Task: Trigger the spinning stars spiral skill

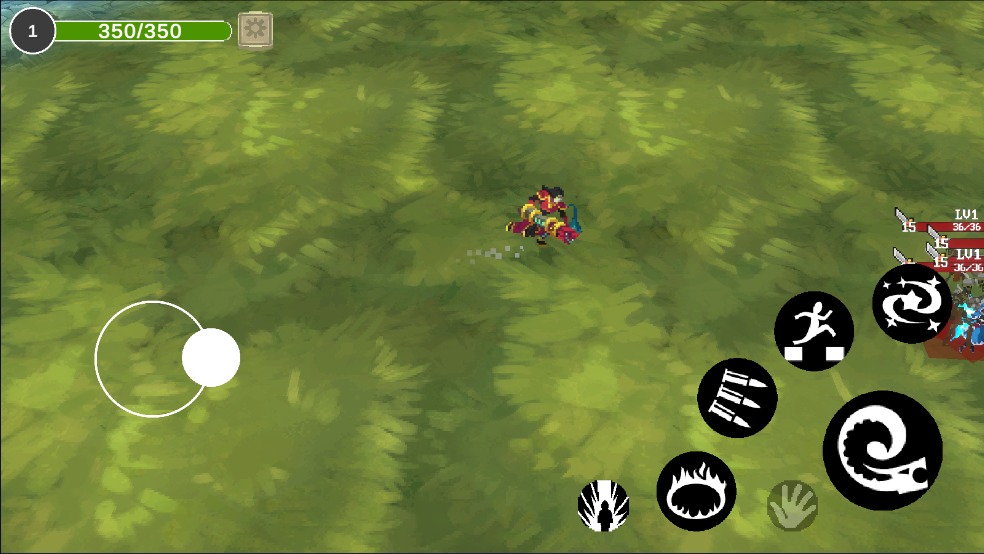Action: [912, 303]
